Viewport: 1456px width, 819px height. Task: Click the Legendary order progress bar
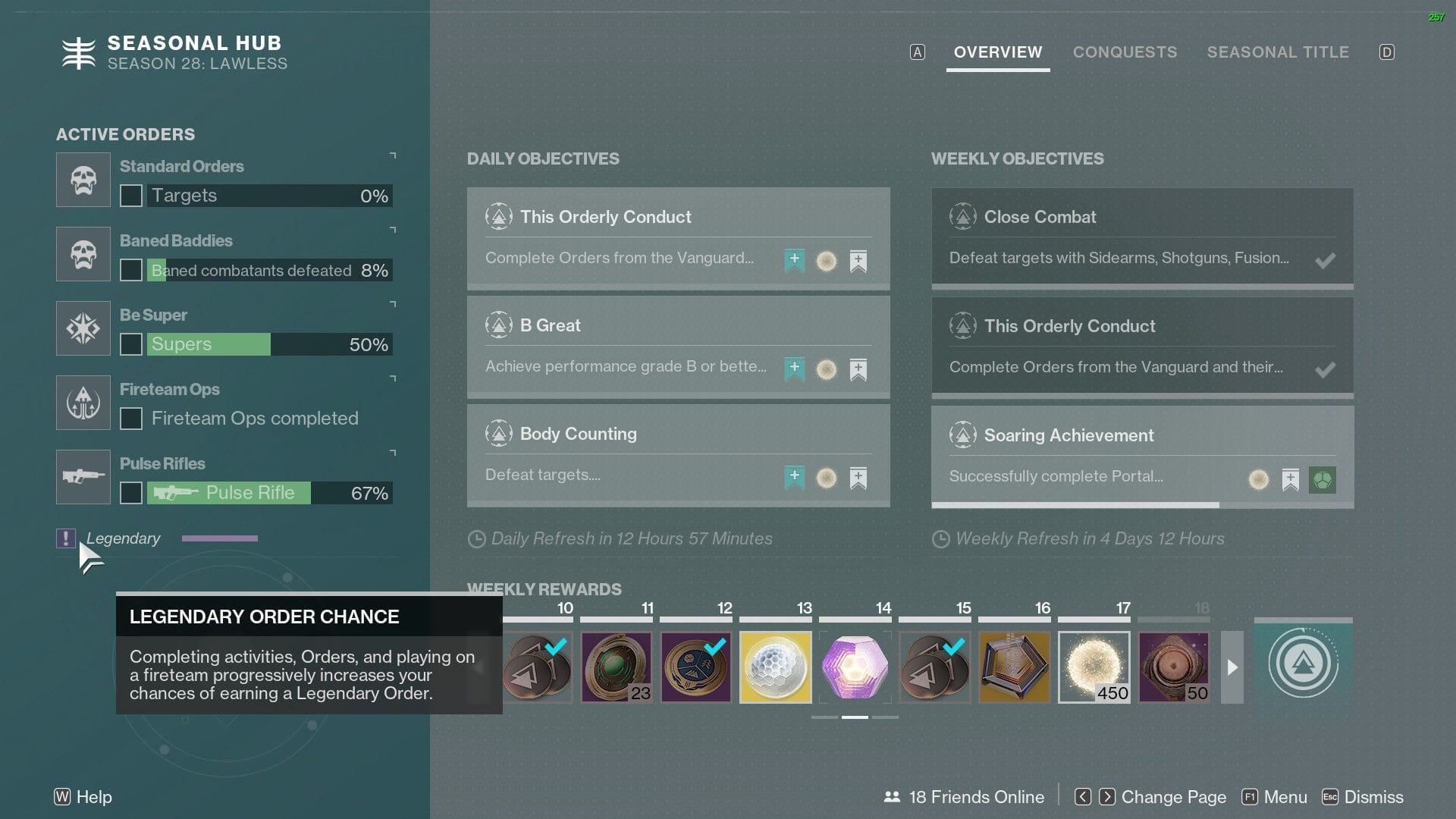coord(219,538)
